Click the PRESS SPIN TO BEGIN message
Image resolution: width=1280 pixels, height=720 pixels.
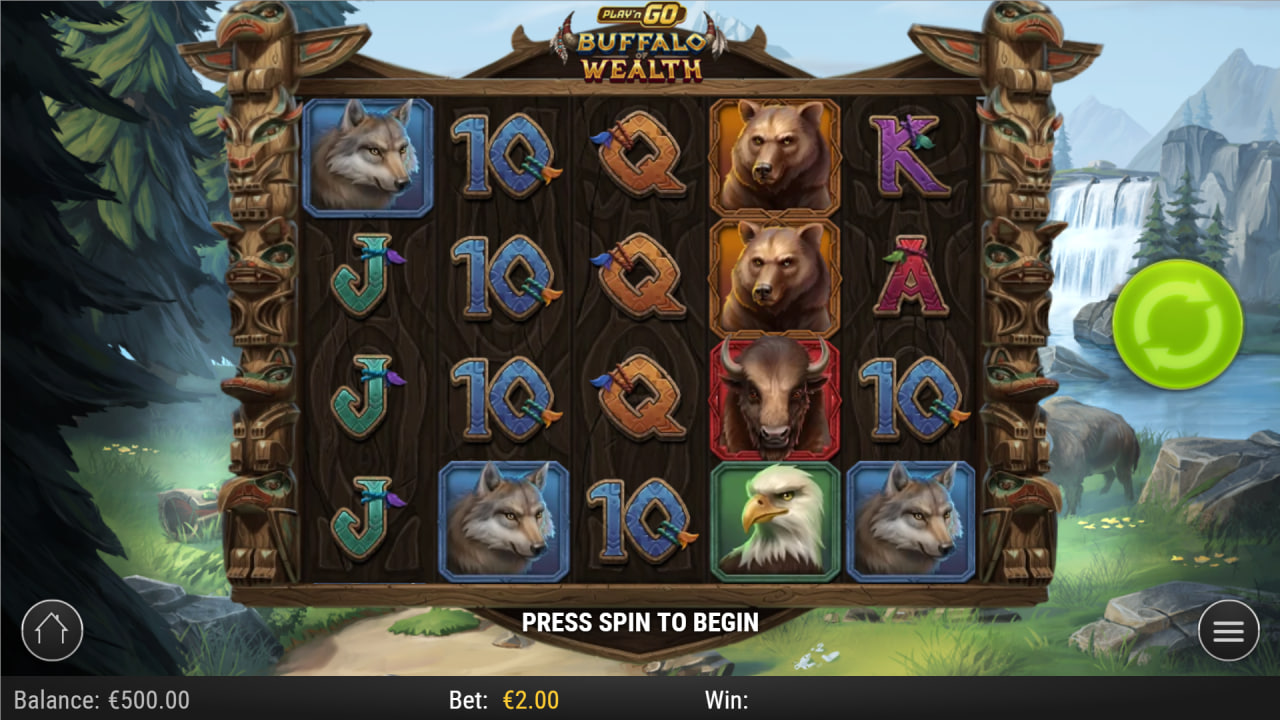coord(640,623)
